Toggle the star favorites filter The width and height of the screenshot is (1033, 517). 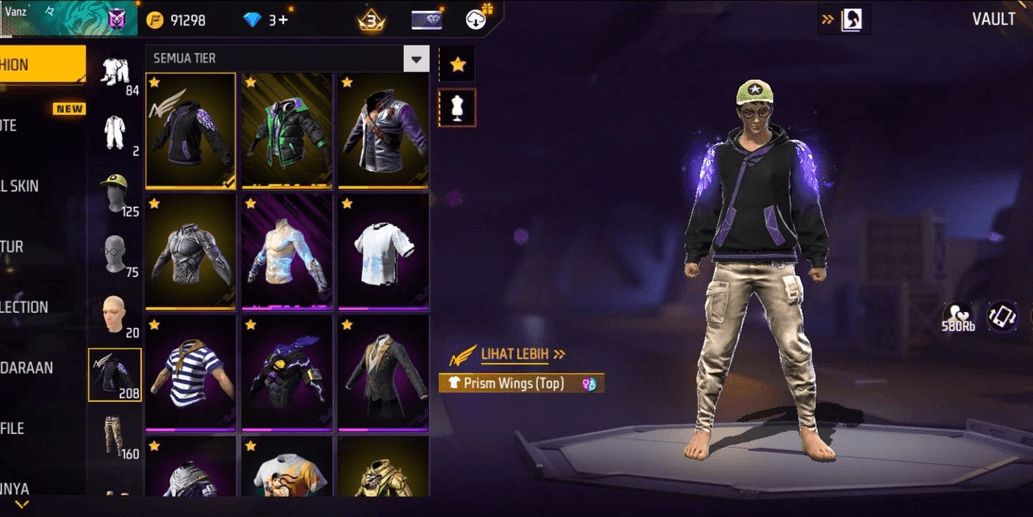[x=457, y=65]
